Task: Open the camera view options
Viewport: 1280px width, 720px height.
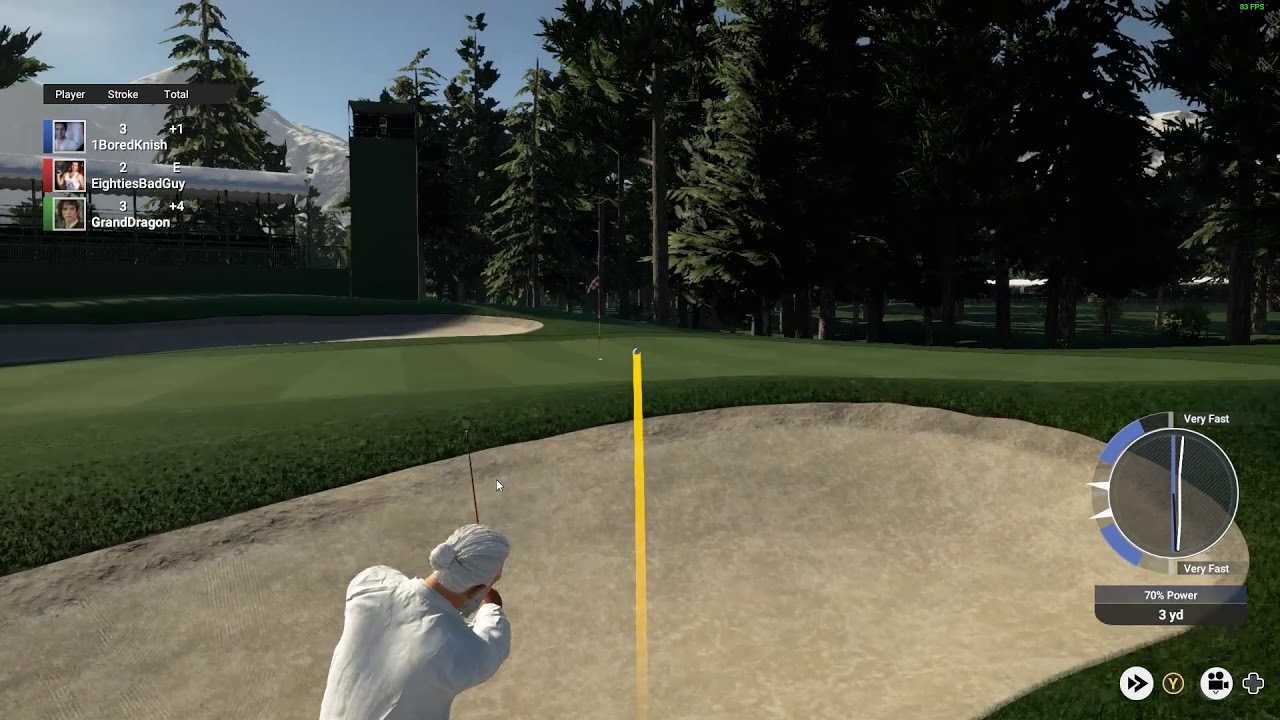Action: tap(1216, 683)
